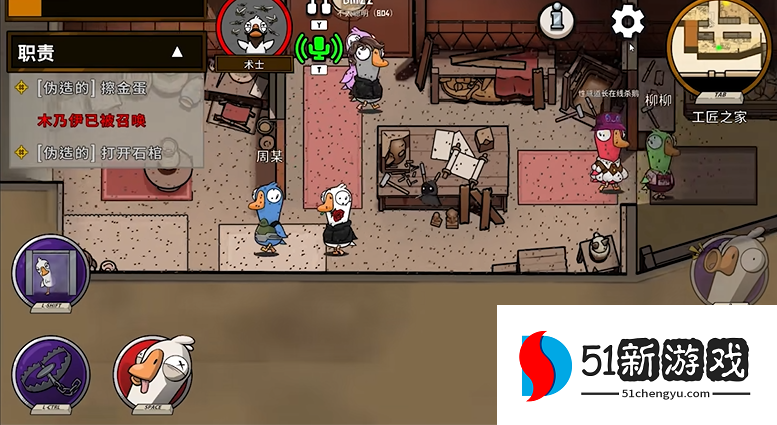Open the gear settings menu
Viewport: 777px width, 425px height.
click(x=627, y=20)
